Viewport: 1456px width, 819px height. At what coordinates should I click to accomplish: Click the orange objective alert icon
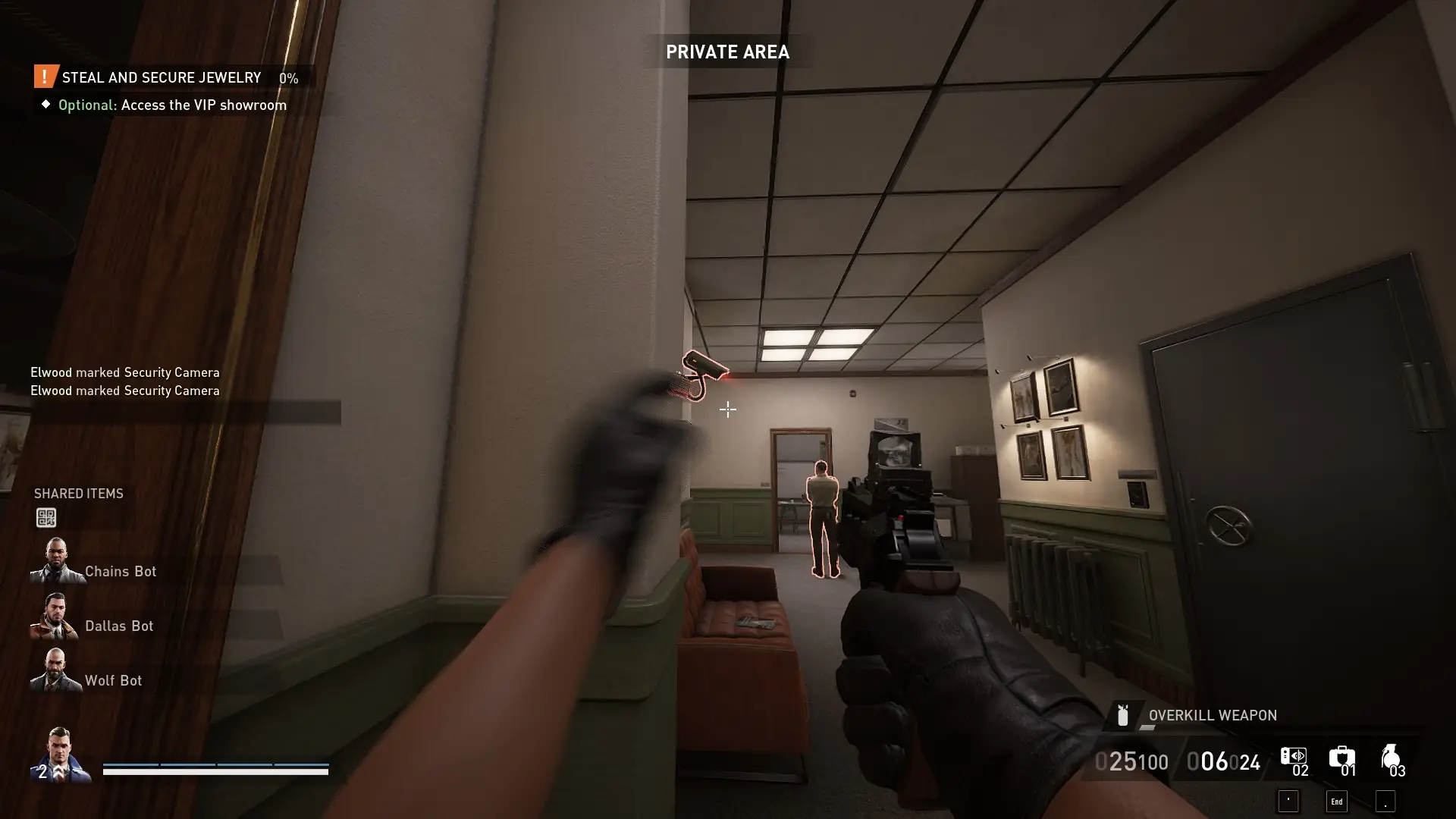pyautogui.click(x=43, y=76)
